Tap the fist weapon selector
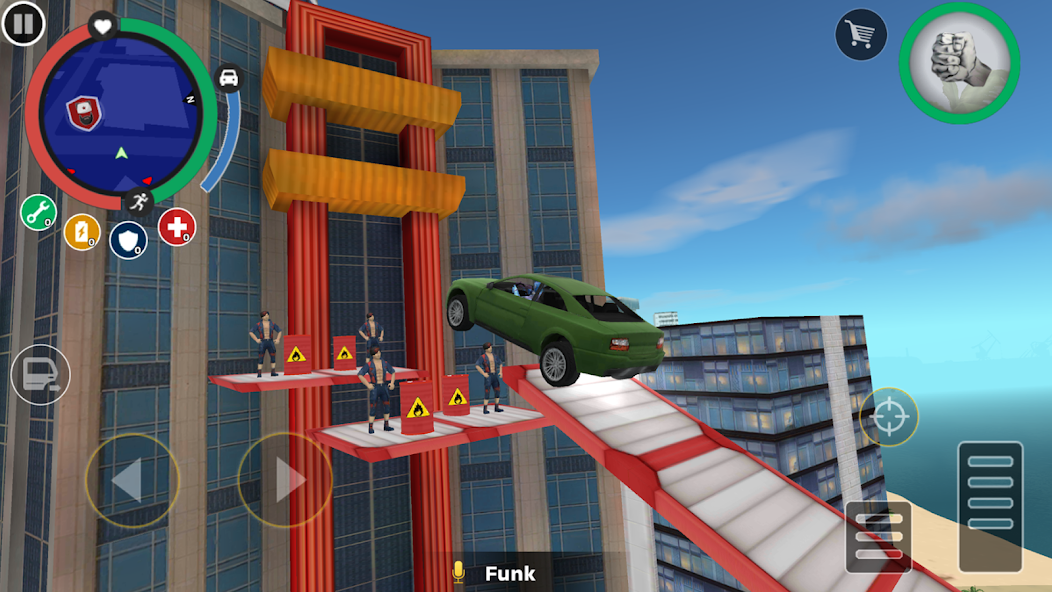Image resolution: width=1052 pixels, height=592 pixels. click(959, 62)
